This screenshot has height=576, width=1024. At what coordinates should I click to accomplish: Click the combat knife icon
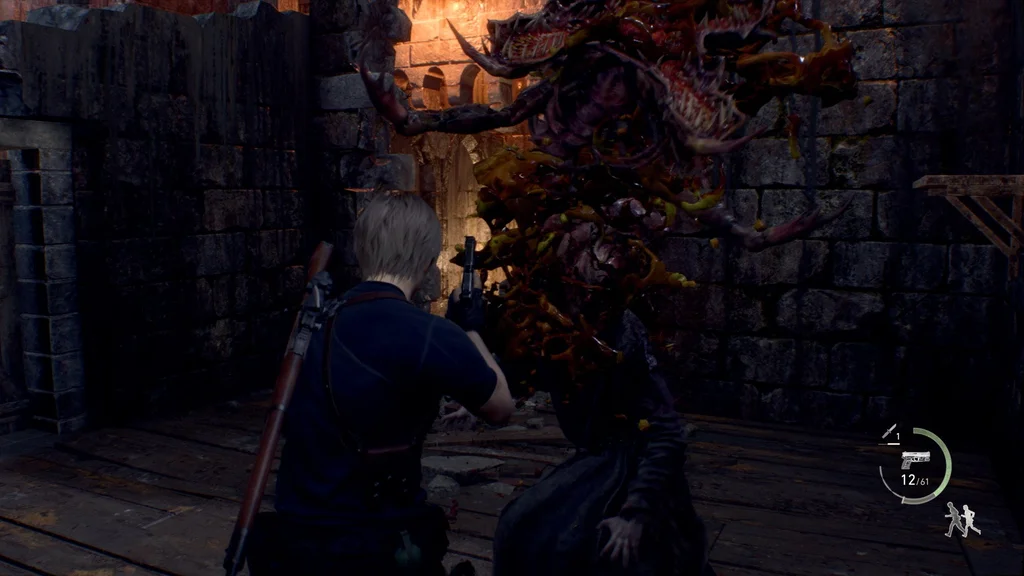(888, 432)
